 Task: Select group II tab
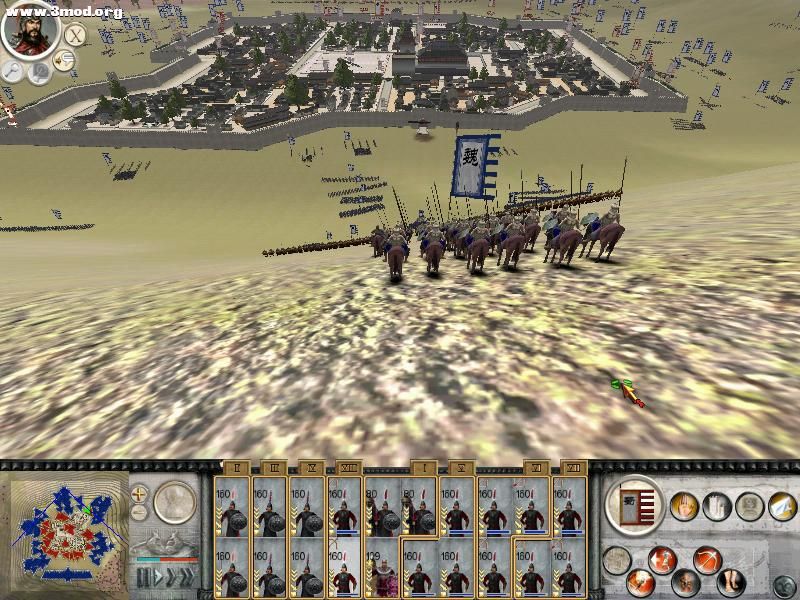click(236, 467)
